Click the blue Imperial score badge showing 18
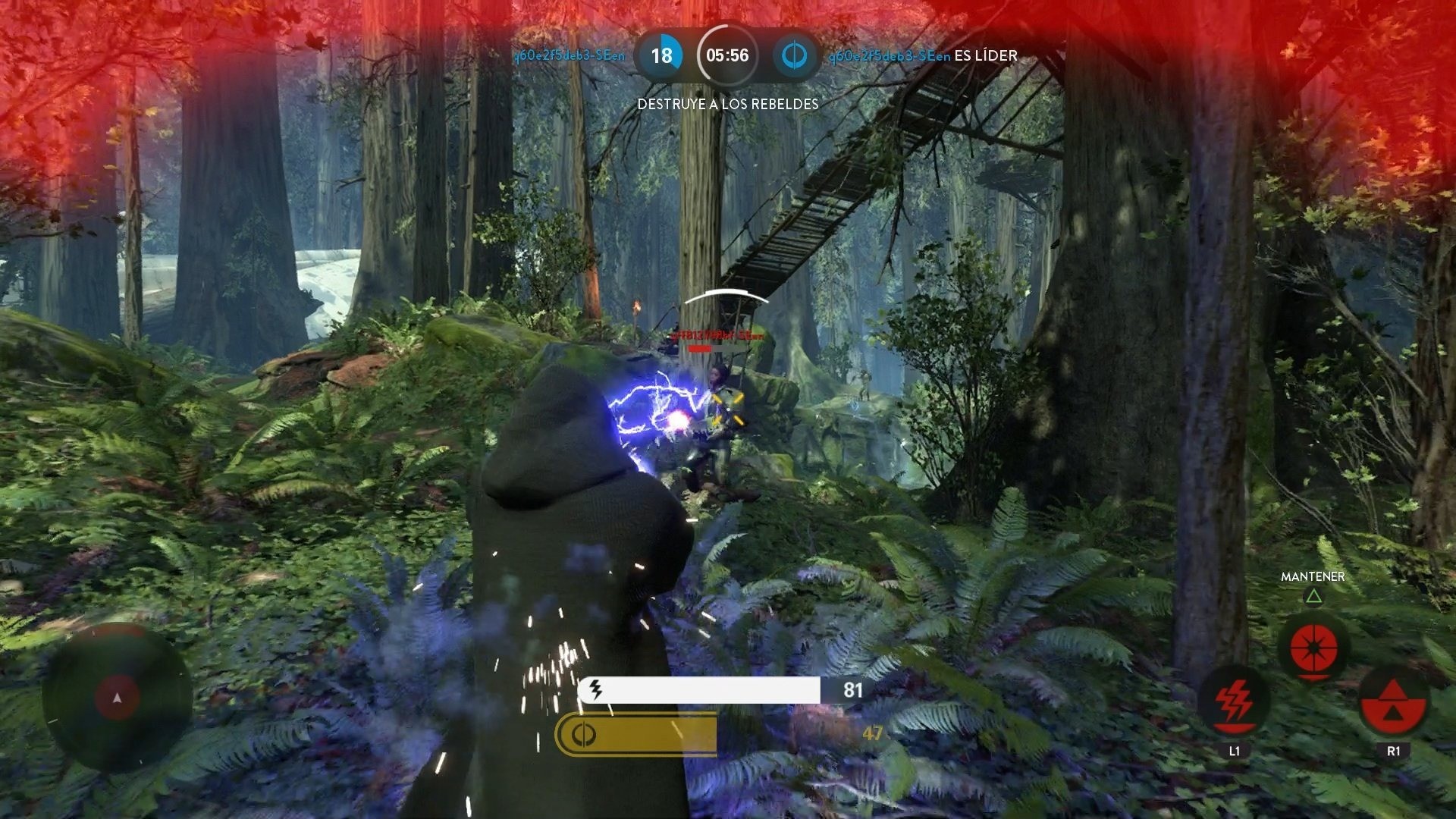1456x819 pixels. (x=660, y=55)
